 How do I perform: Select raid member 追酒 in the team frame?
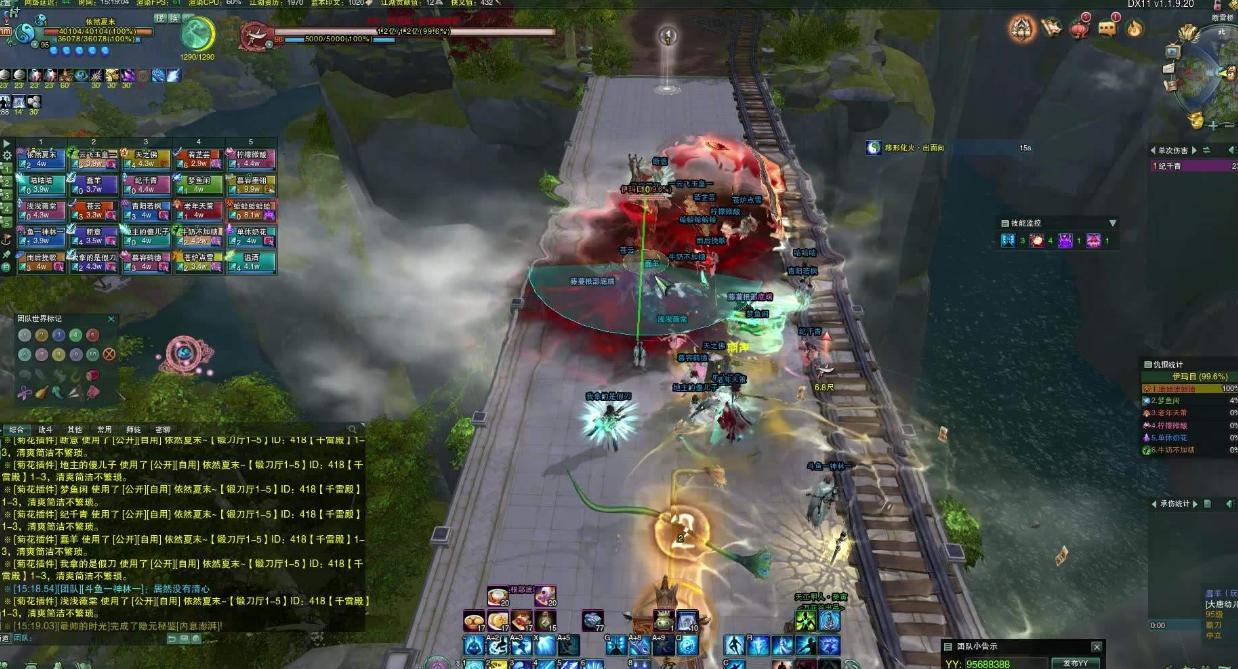(250, 262)
